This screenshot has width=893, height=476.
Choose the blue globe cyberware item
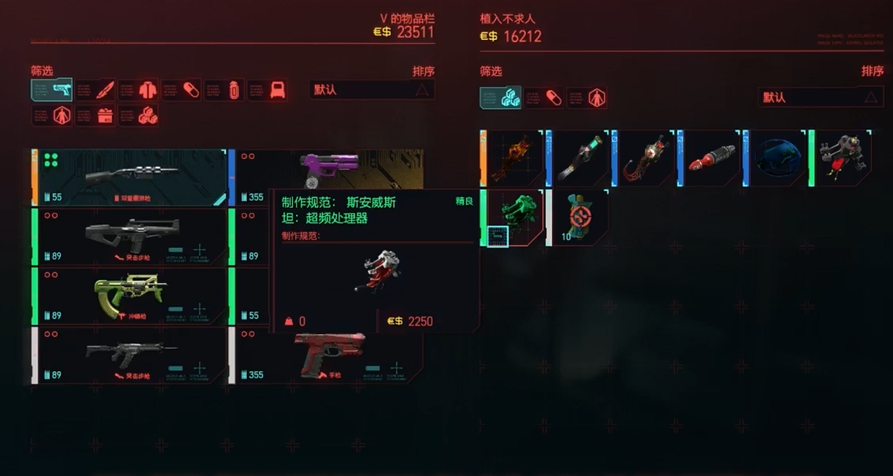[x=776, y=158]
